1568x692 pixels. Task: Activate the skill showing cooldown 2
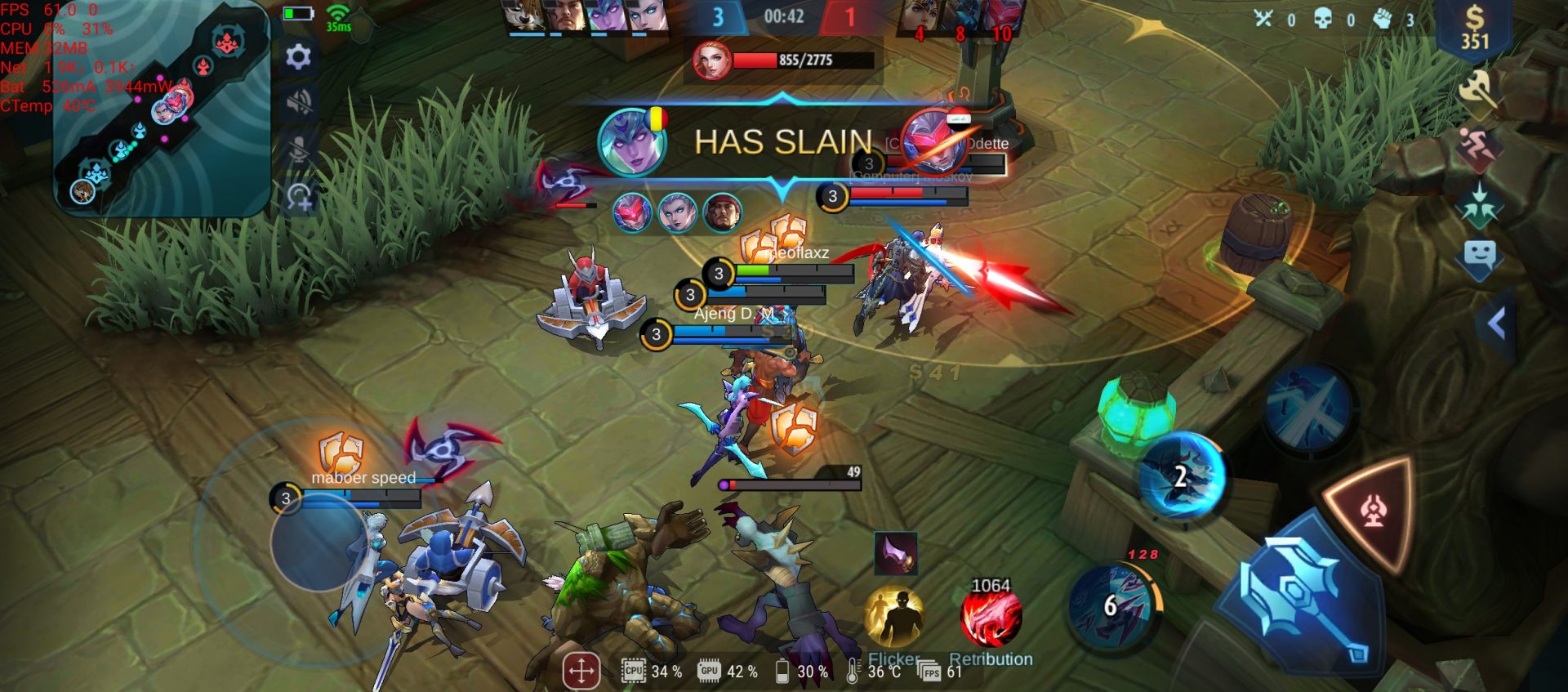[1183, 475]
